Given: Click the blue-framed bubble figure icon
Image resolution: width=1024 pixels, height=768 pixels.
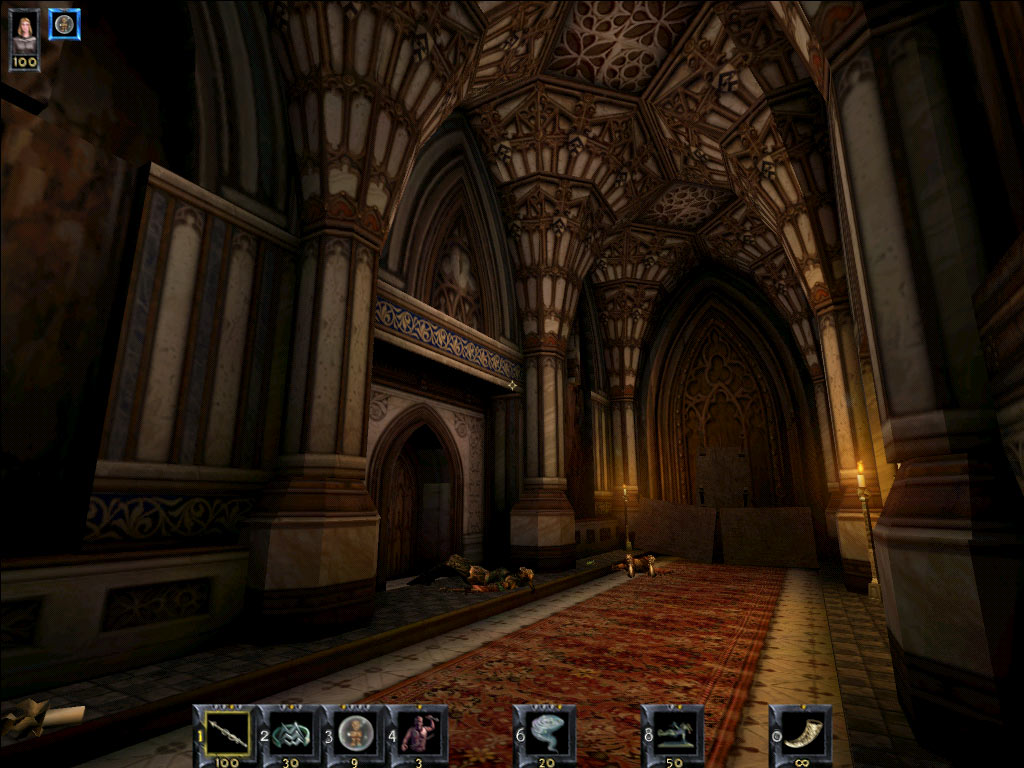Looking at the screenshot, I should pos(65,24).
